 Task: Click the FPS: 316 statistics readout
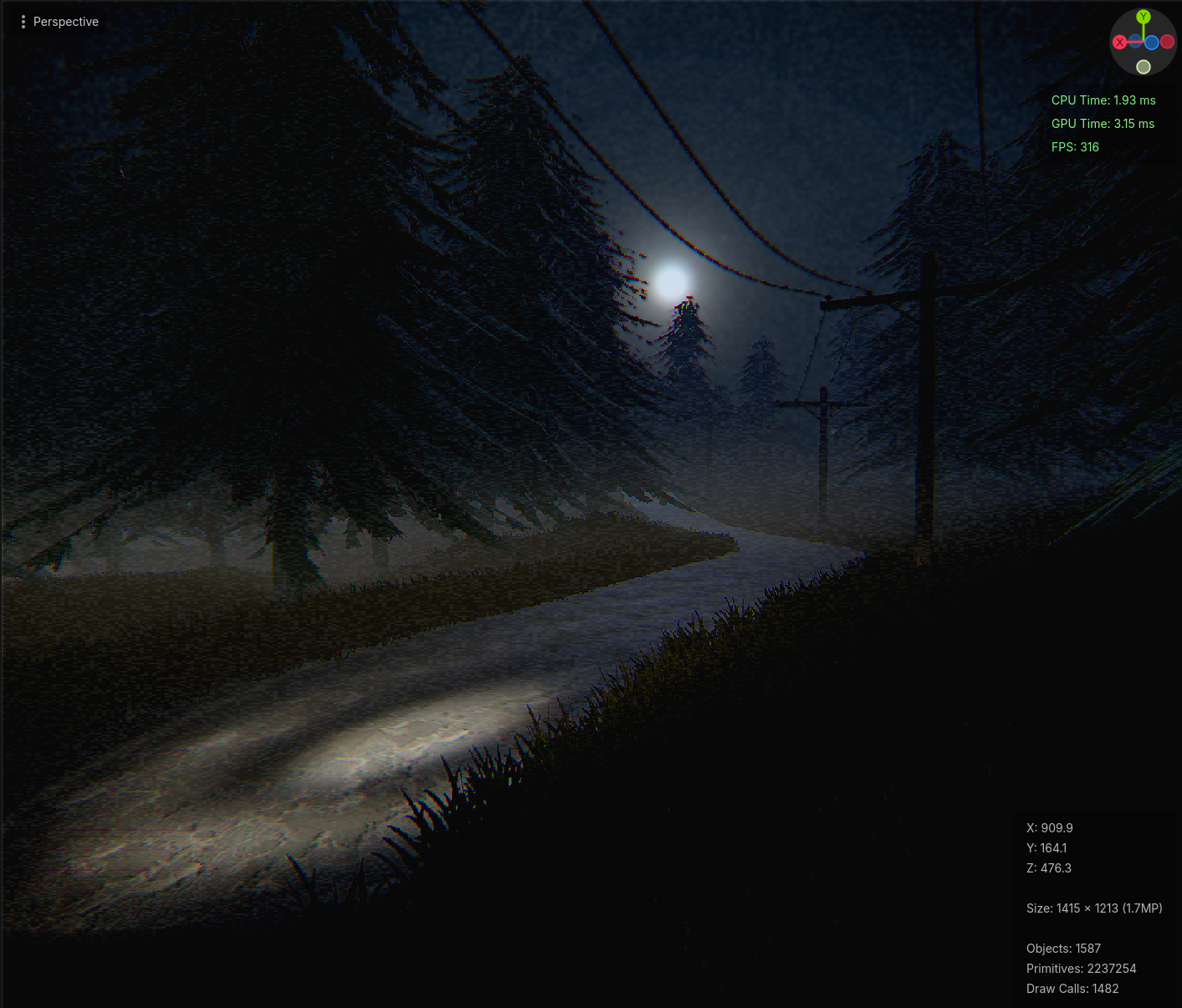pyautogui.click(x=1074, y=146)
